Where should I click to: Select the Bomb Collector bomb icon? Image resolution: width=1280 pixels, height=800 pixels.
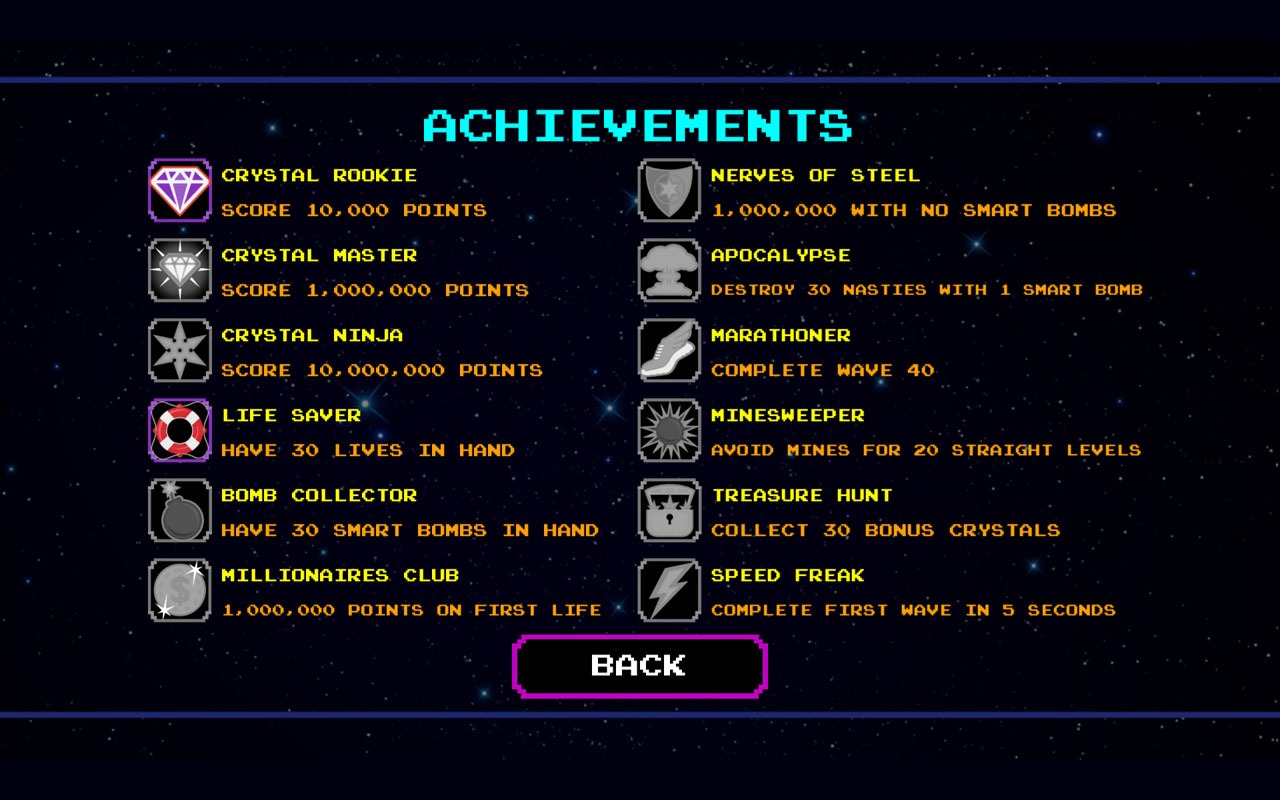[179, 510]
